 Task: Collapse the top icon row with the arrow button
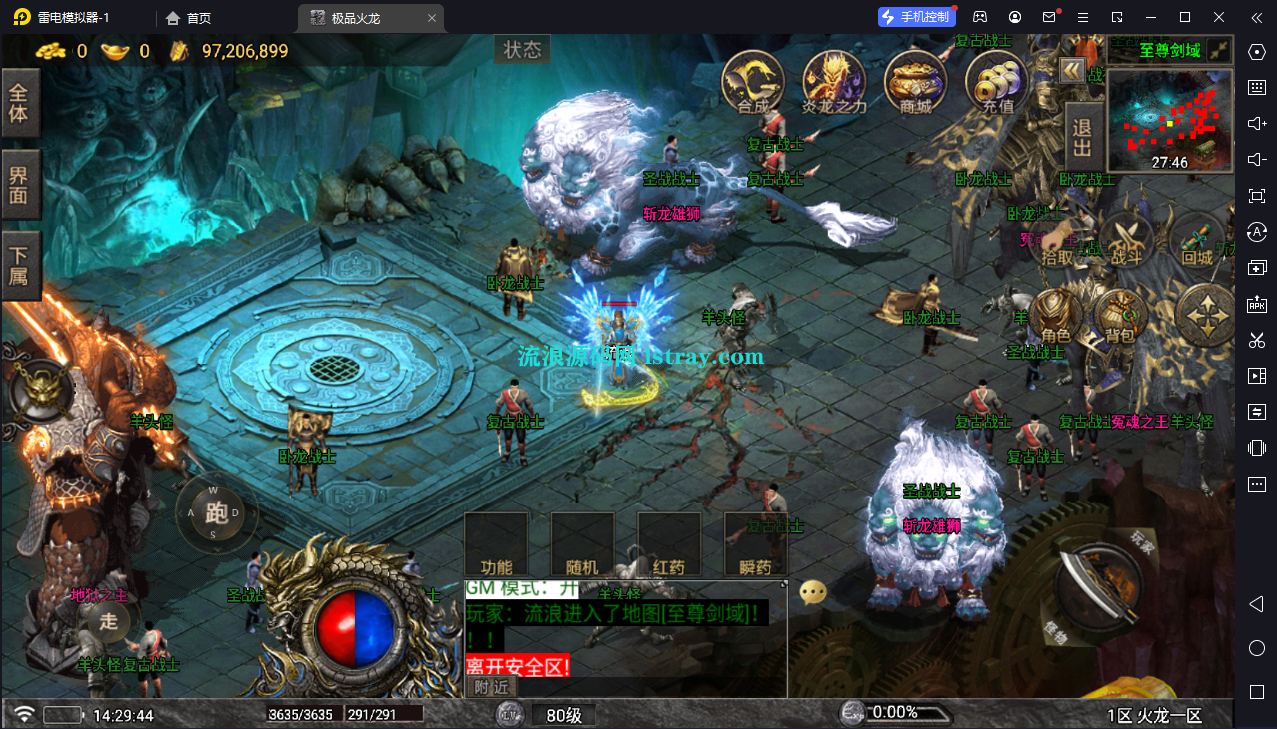(x=1073, y=69)
